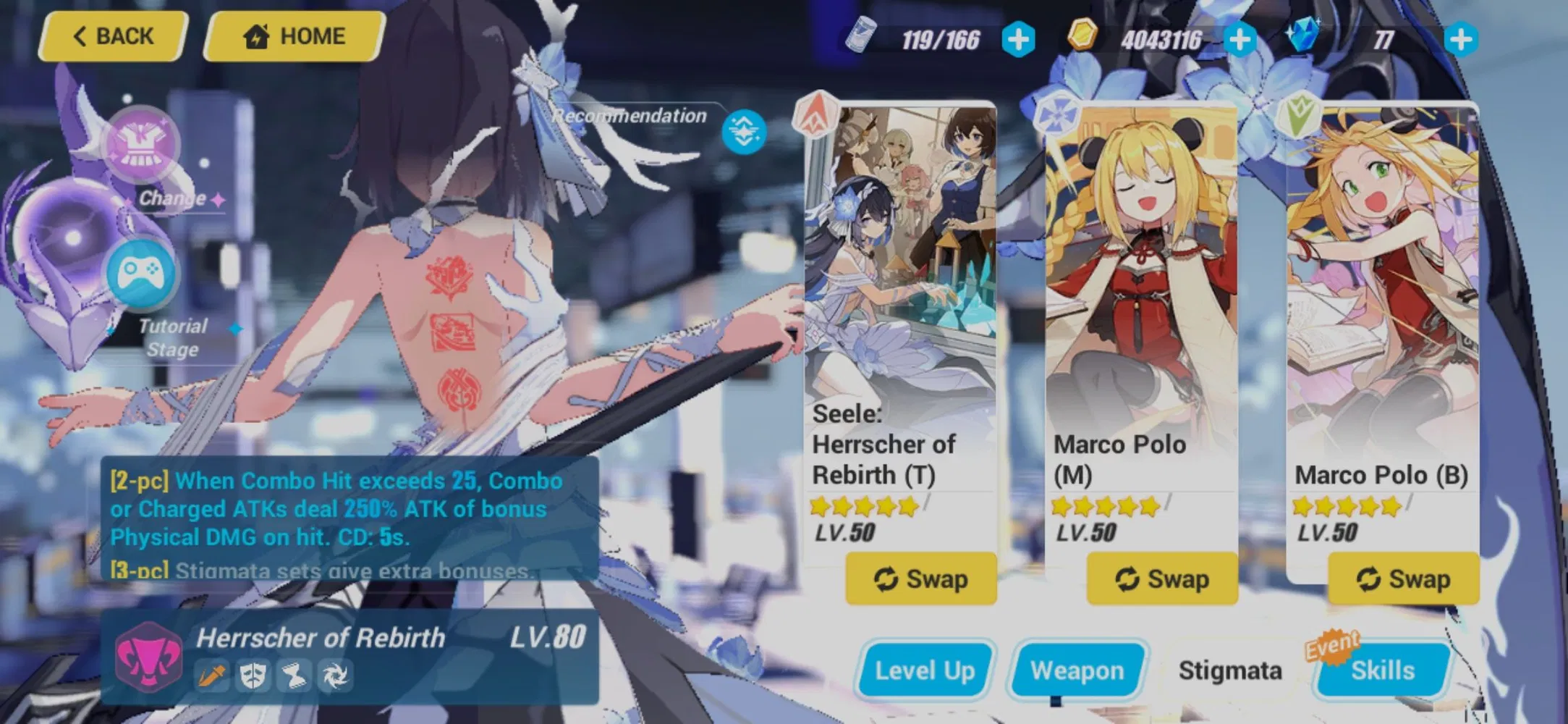Click the stamina canister icon in the top bar
The height and width of the screenshot is (724, 1568).
[861, 35]
